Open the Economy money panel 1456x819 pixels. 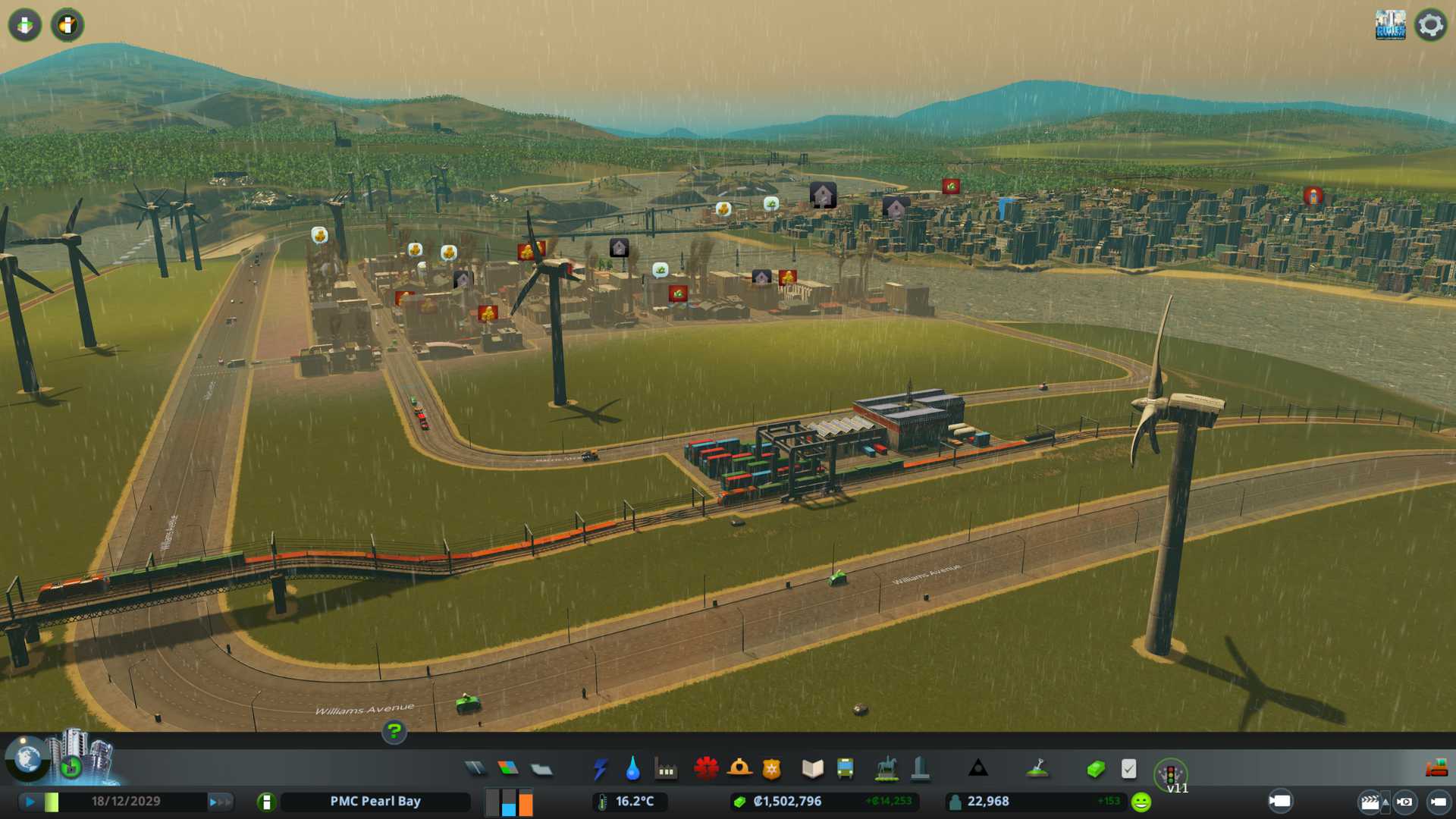[1095, 770]
